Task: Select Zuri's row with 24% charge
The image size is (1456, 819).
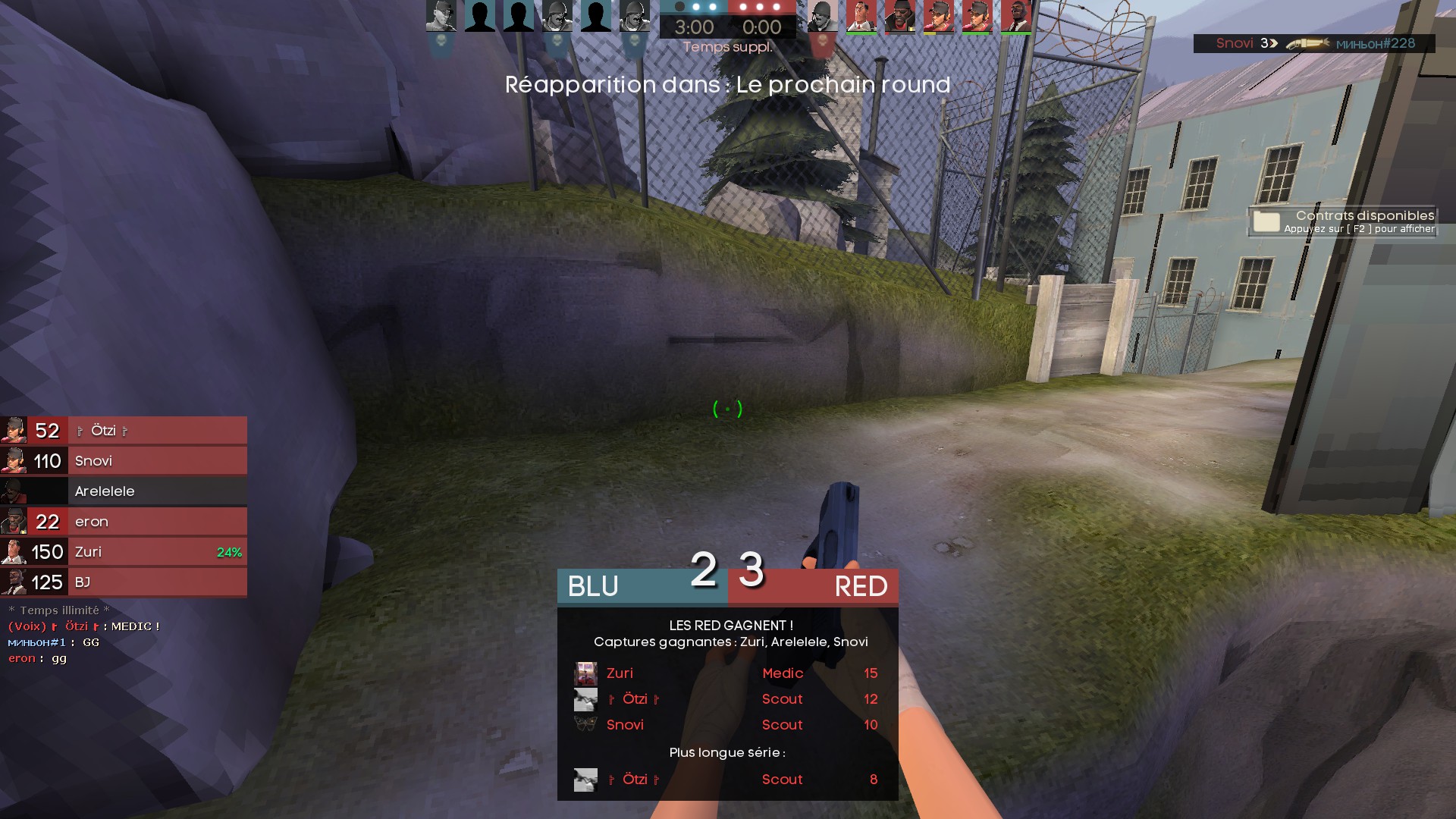Action: pyautogui.click(x=124, y=552)
